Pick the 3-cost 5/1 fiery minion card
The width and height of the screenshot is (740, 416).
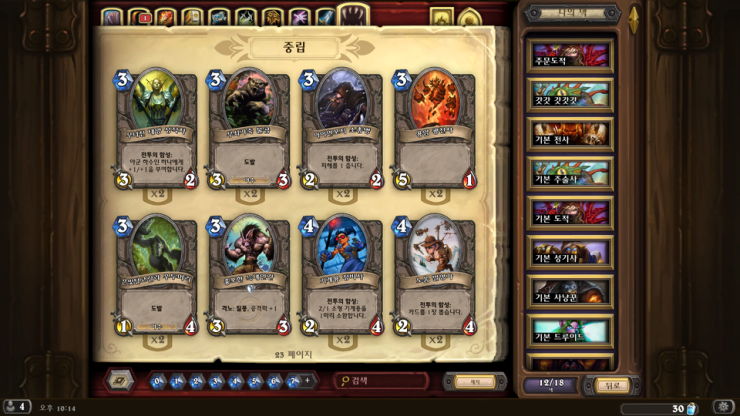pos(434,130)
